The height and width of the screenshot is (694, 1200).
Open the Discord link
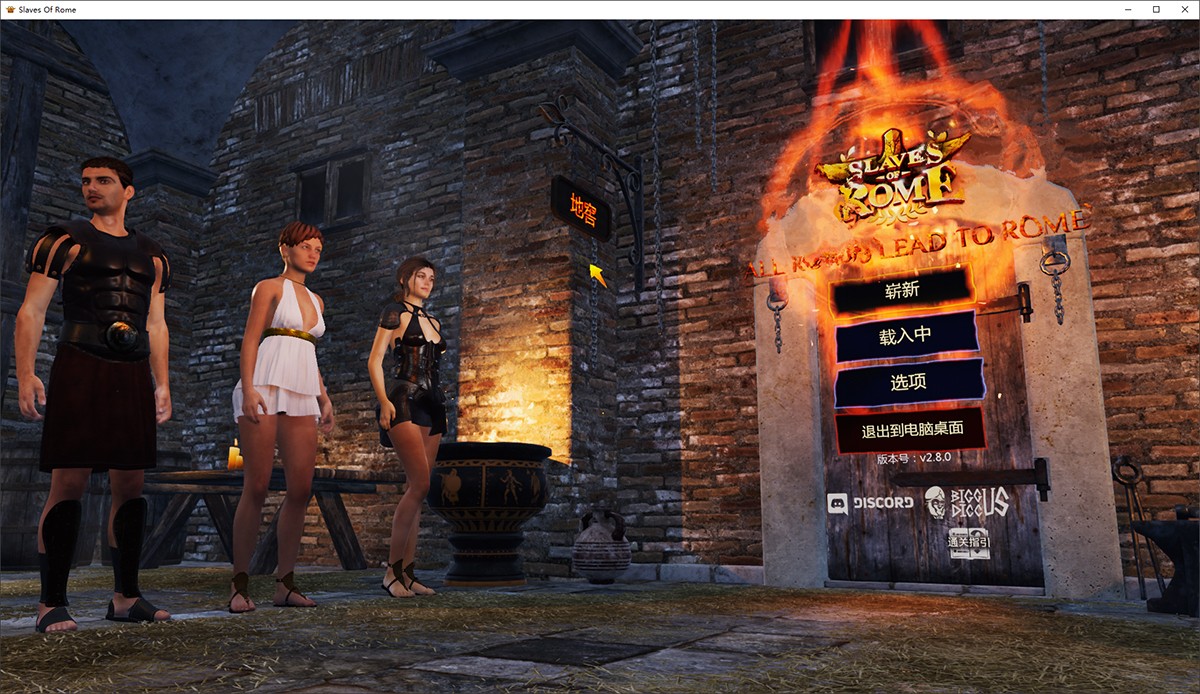click(870, 502)
